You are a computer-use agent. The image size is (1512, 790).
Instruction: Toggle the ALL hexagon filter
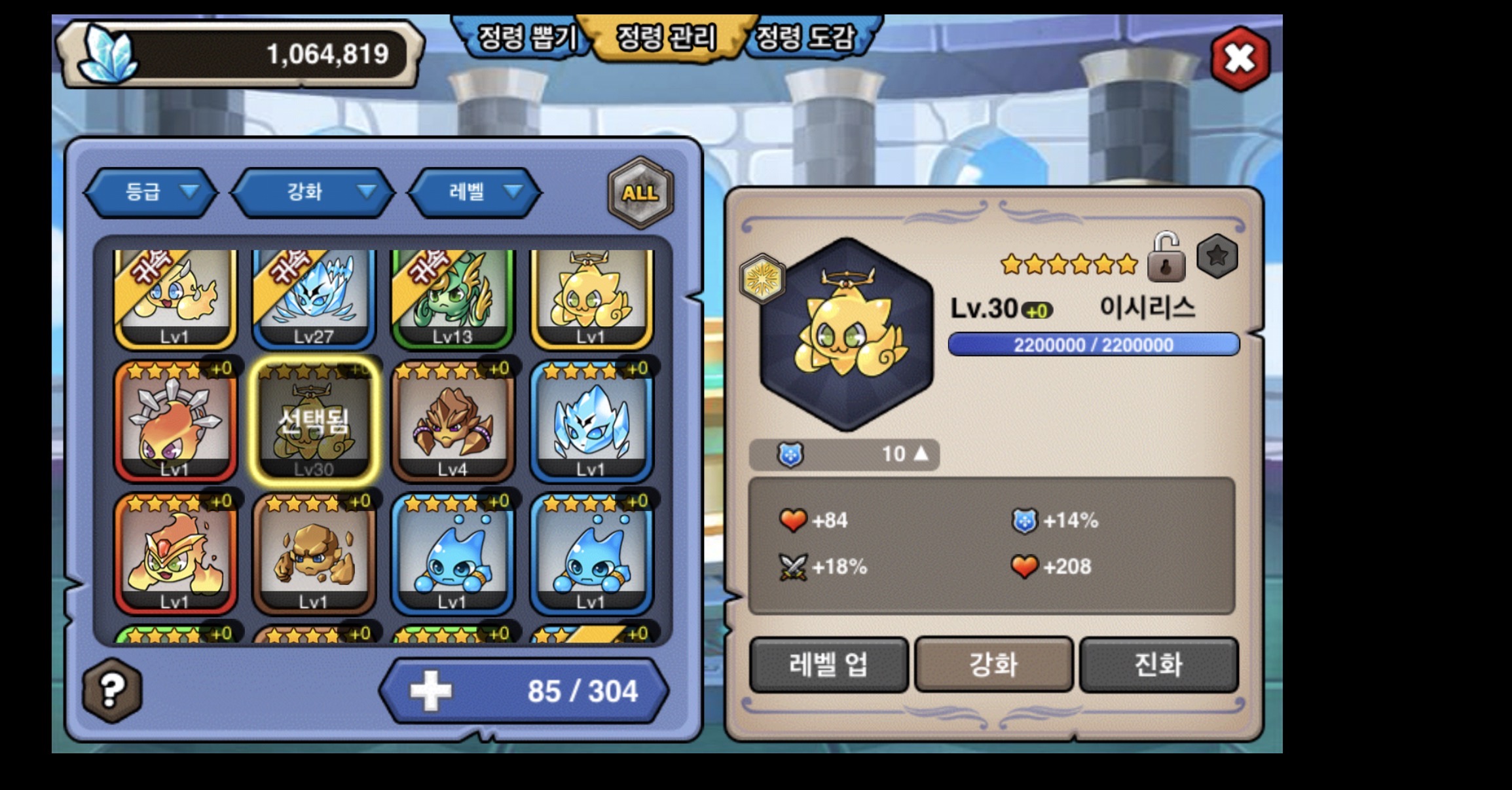pyautogui.click(x=640, y=193)
